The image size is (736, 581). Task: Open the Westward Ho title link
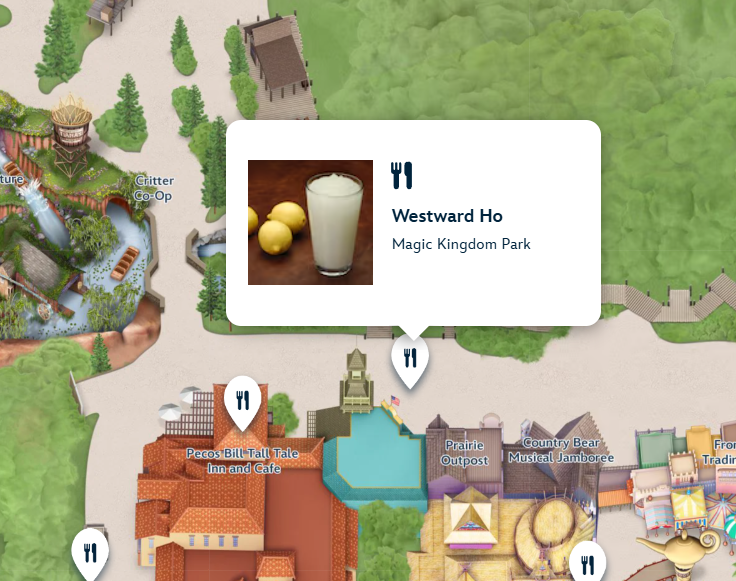(447, 216)
